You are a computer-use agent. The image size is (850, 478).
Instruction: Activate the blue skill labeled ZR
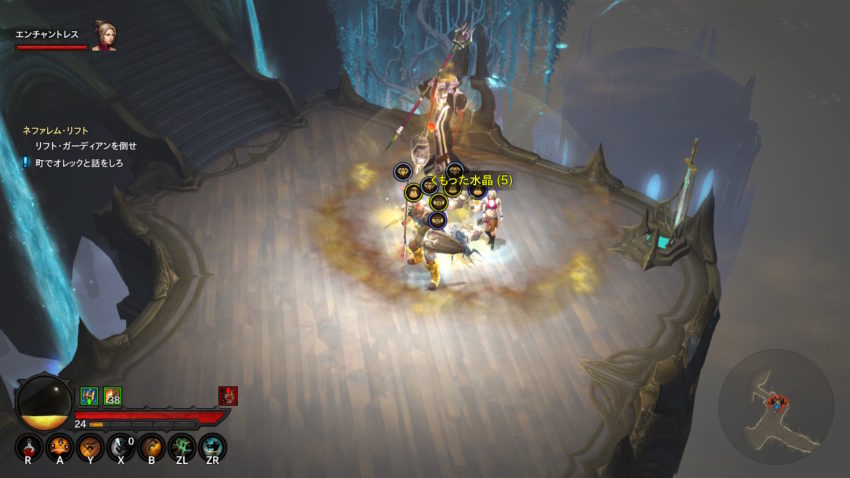click(212, 446)
